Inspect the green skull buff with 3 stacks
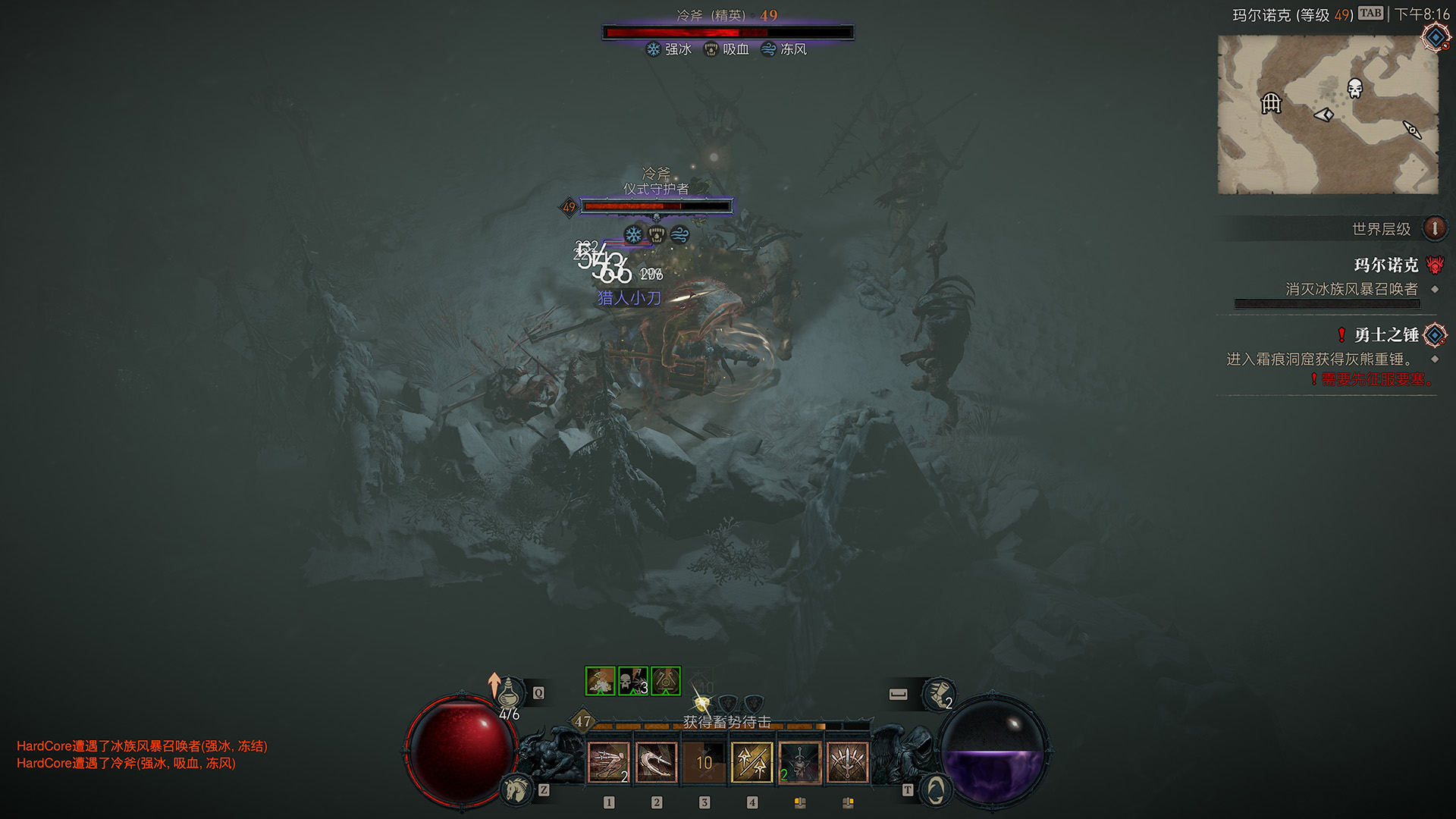This screenshot has width=1456, height=819. [632, 681]
